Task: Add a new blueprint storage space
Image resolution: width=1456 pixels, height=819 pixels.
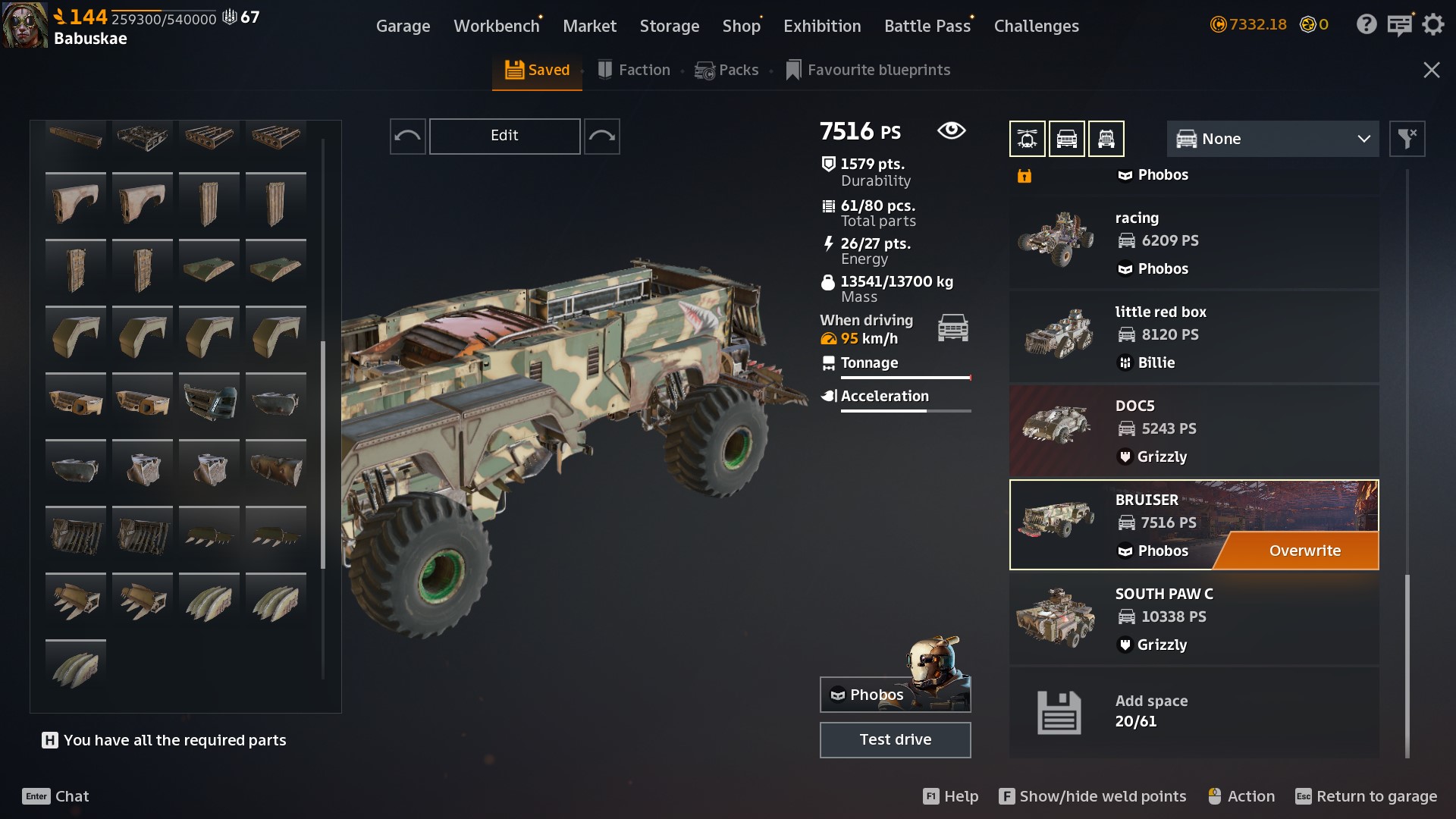Action: 1194,711
